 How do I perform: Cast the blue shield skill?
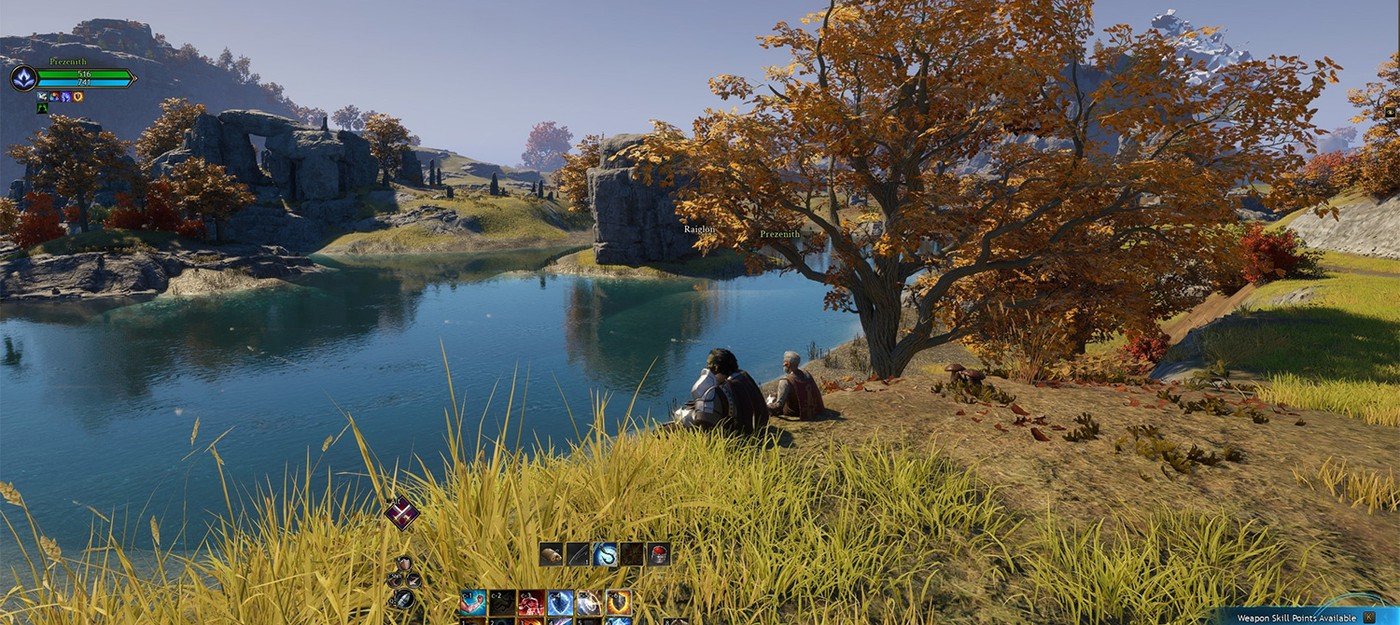click(560, 603)
